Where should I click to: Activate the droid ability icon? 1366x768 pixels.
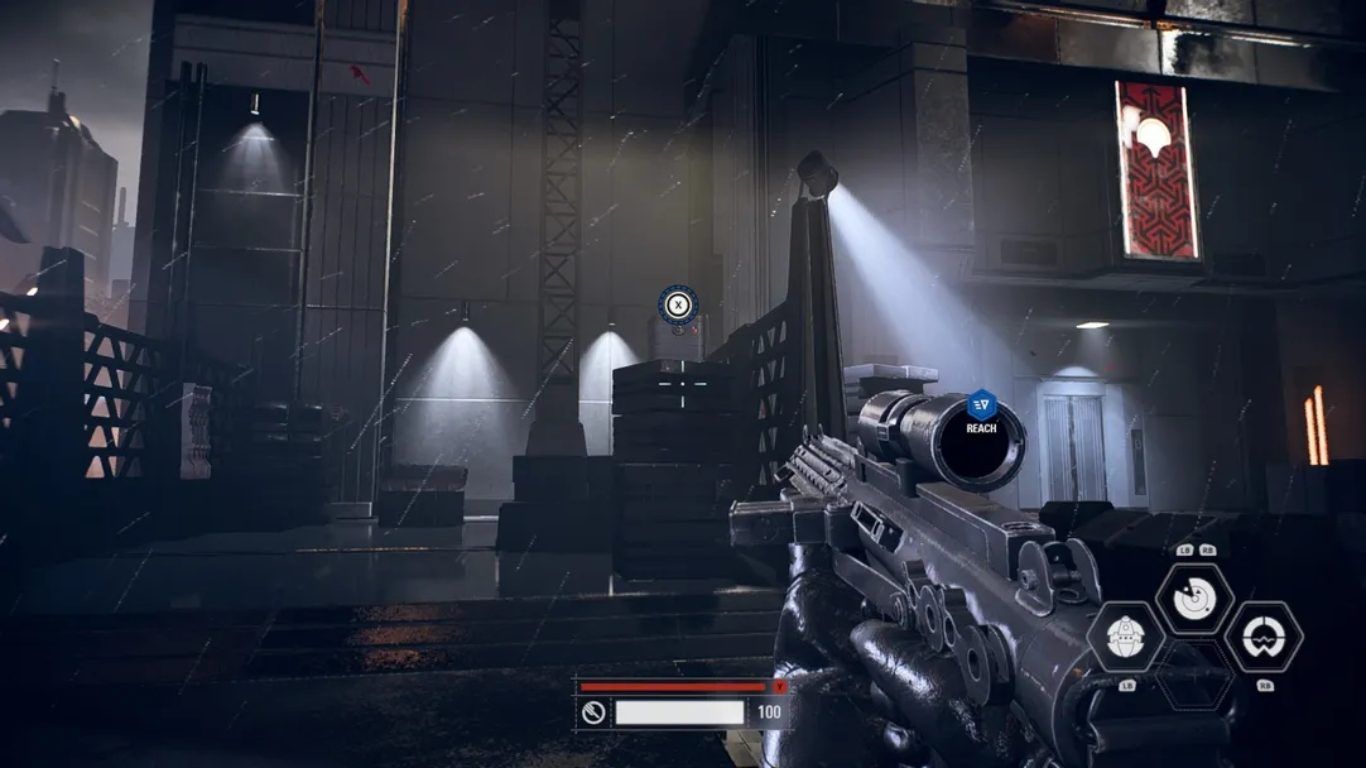pyautogui.click(x=1125, y=637)
